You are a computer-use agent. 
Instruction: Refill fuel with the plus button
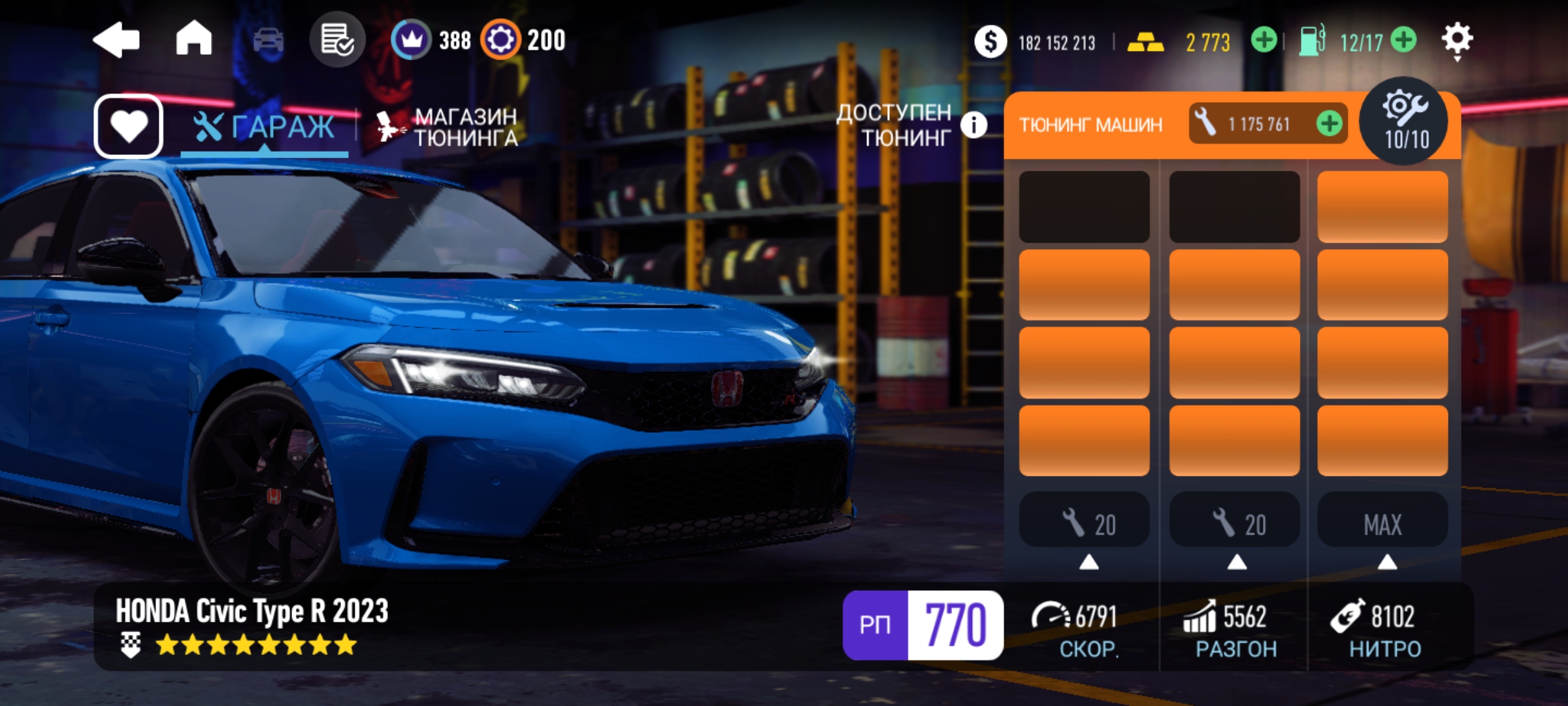(1403, 41)
